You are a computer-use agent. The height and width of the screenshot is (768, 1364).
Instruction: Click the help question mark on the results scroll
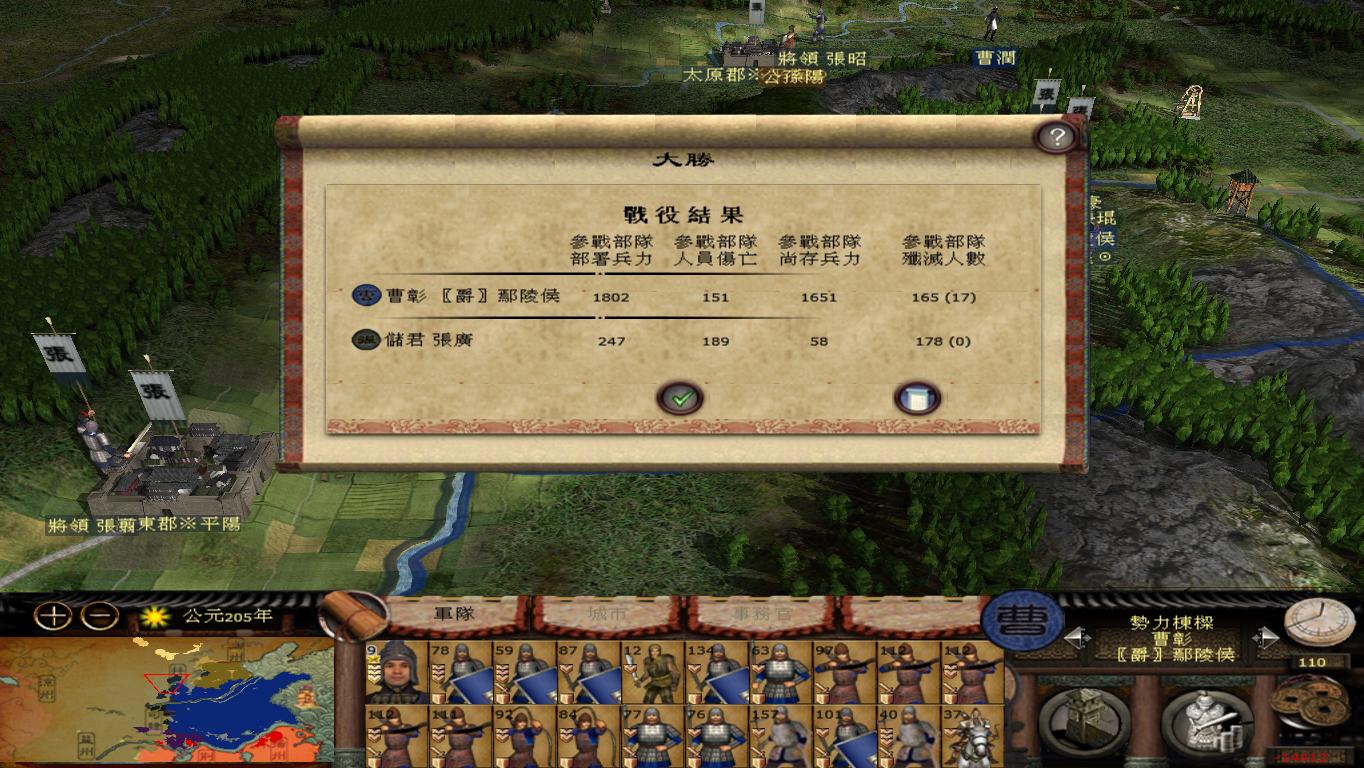point(1056,137)
